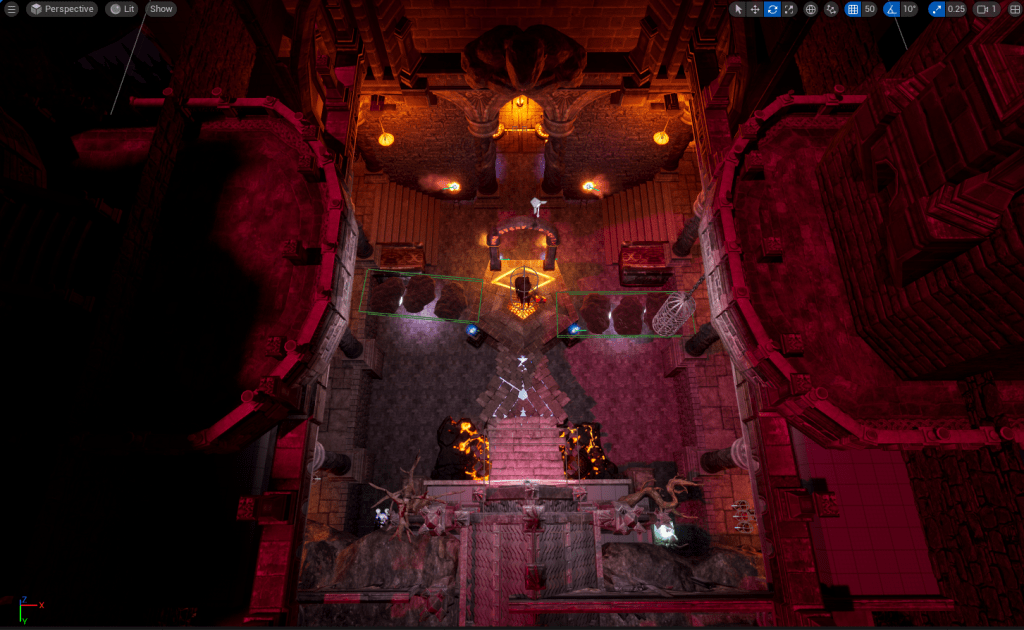Open the Perspective view dropdown
Image resolution: width=1024 pixels, height=630 pixels.
point(62,9)
